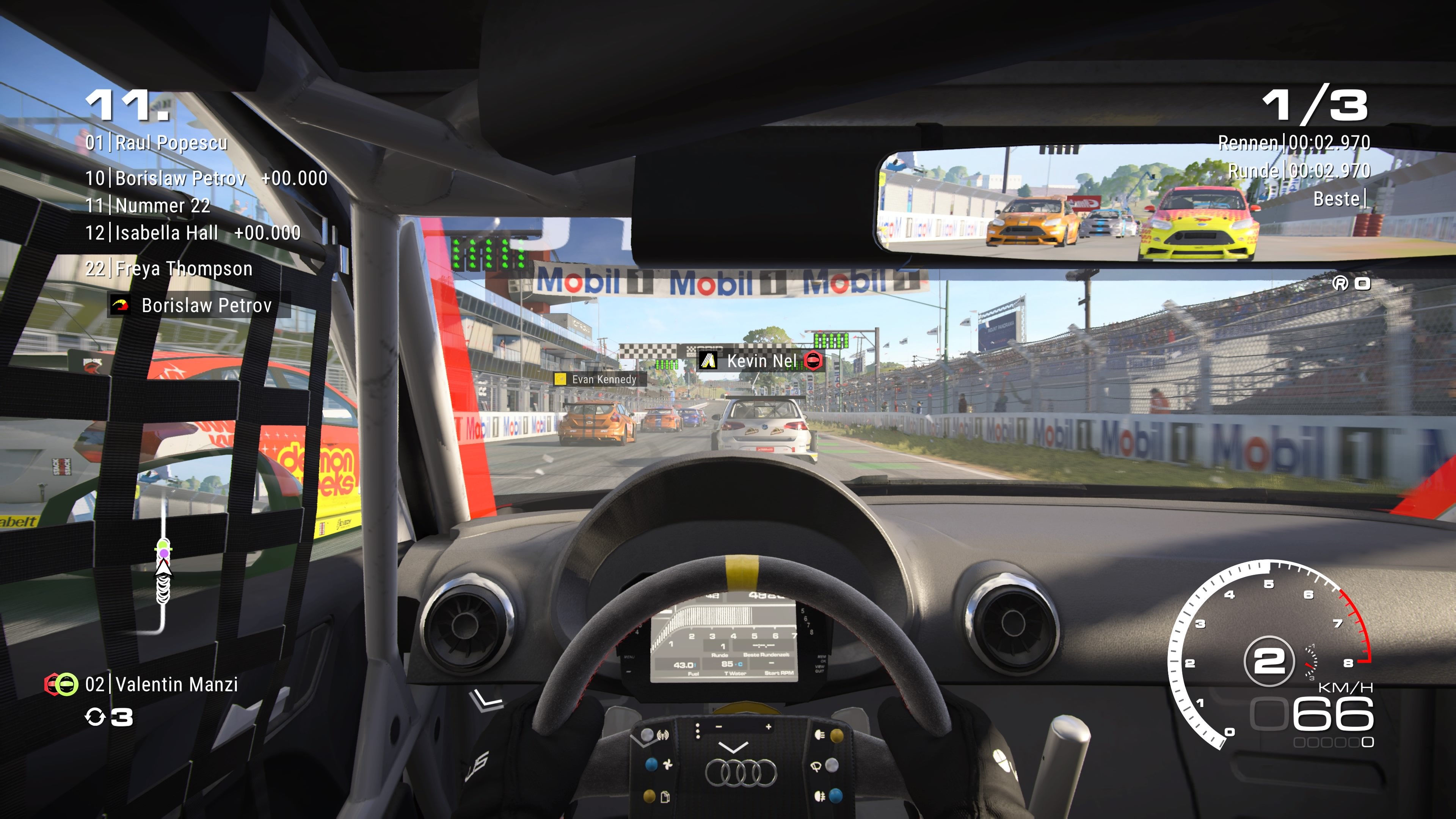Open MENU on the digital dash display
This screenshot has height=819, width=1456.
(x=629, y=657)
